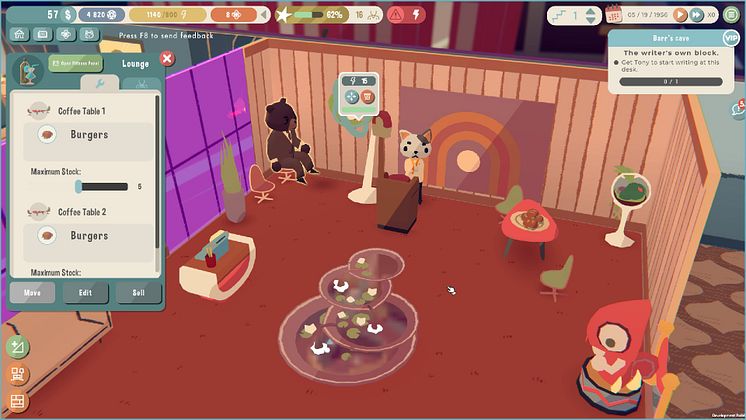Image resolution: width=746 pixels, height=420 pixels.
Task: Play at normal game speed
Action: pos(680,15)
